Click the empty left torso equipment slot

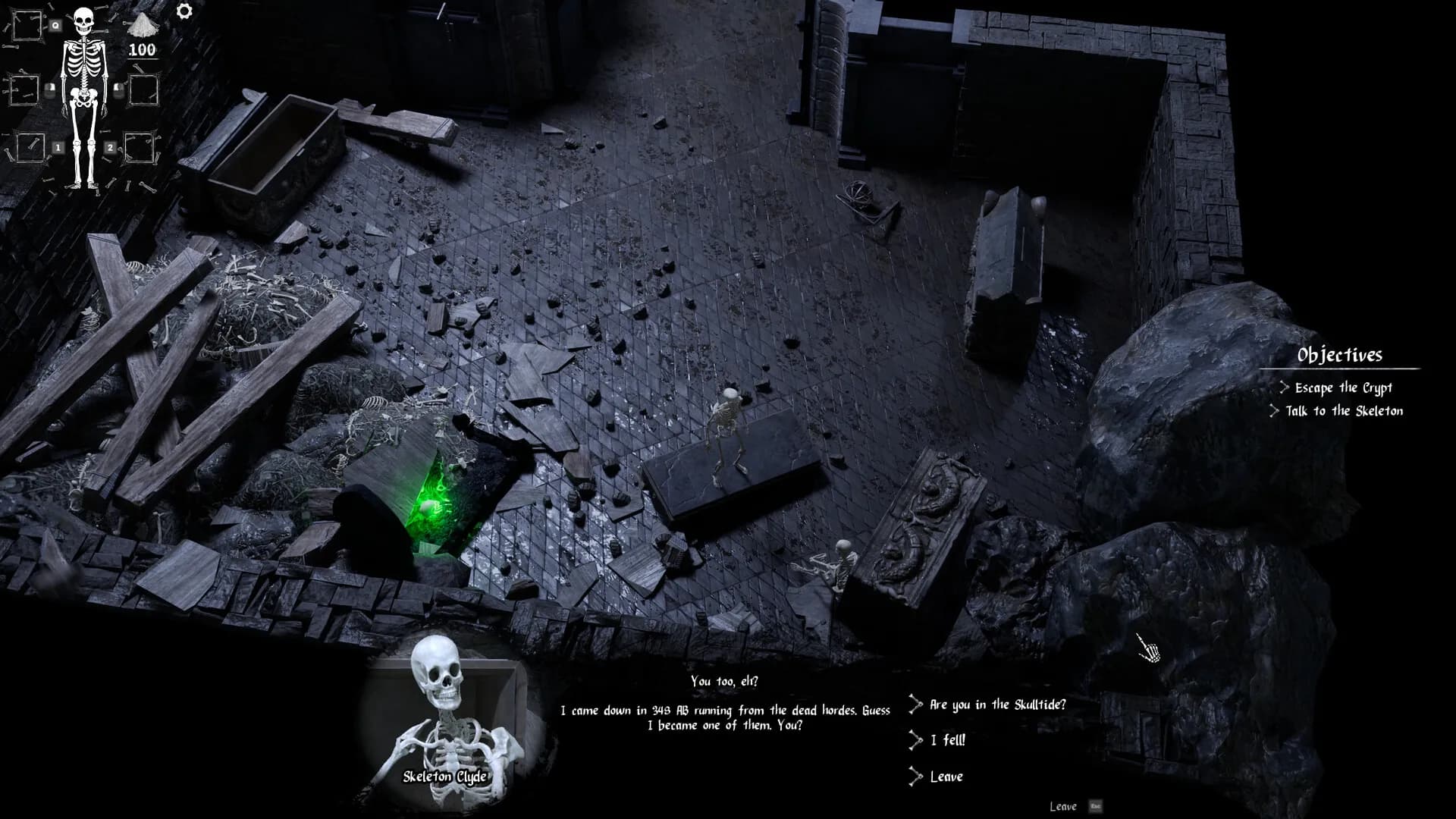point(24,89)
